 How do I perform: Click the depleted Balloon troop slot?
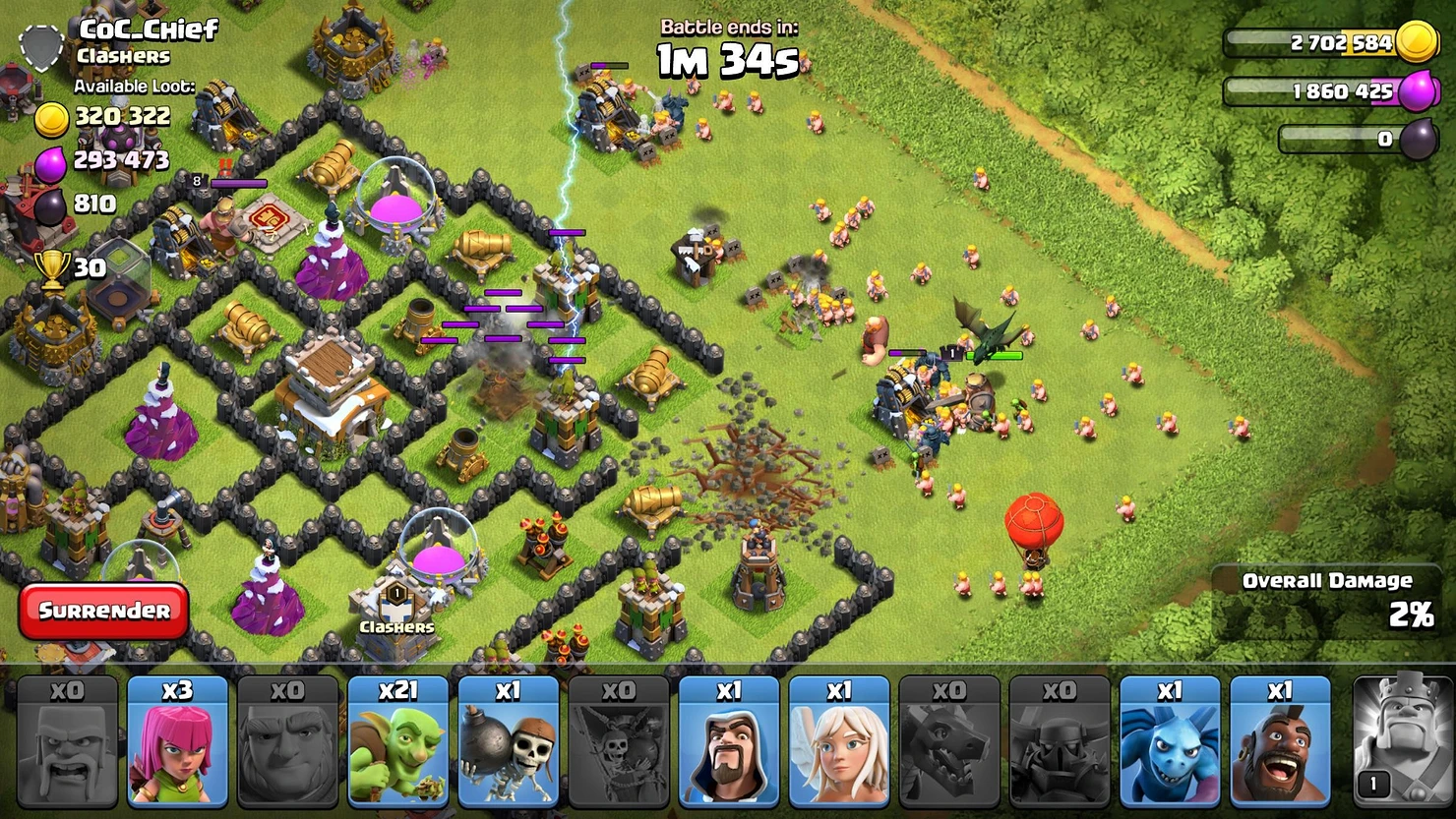618,742
